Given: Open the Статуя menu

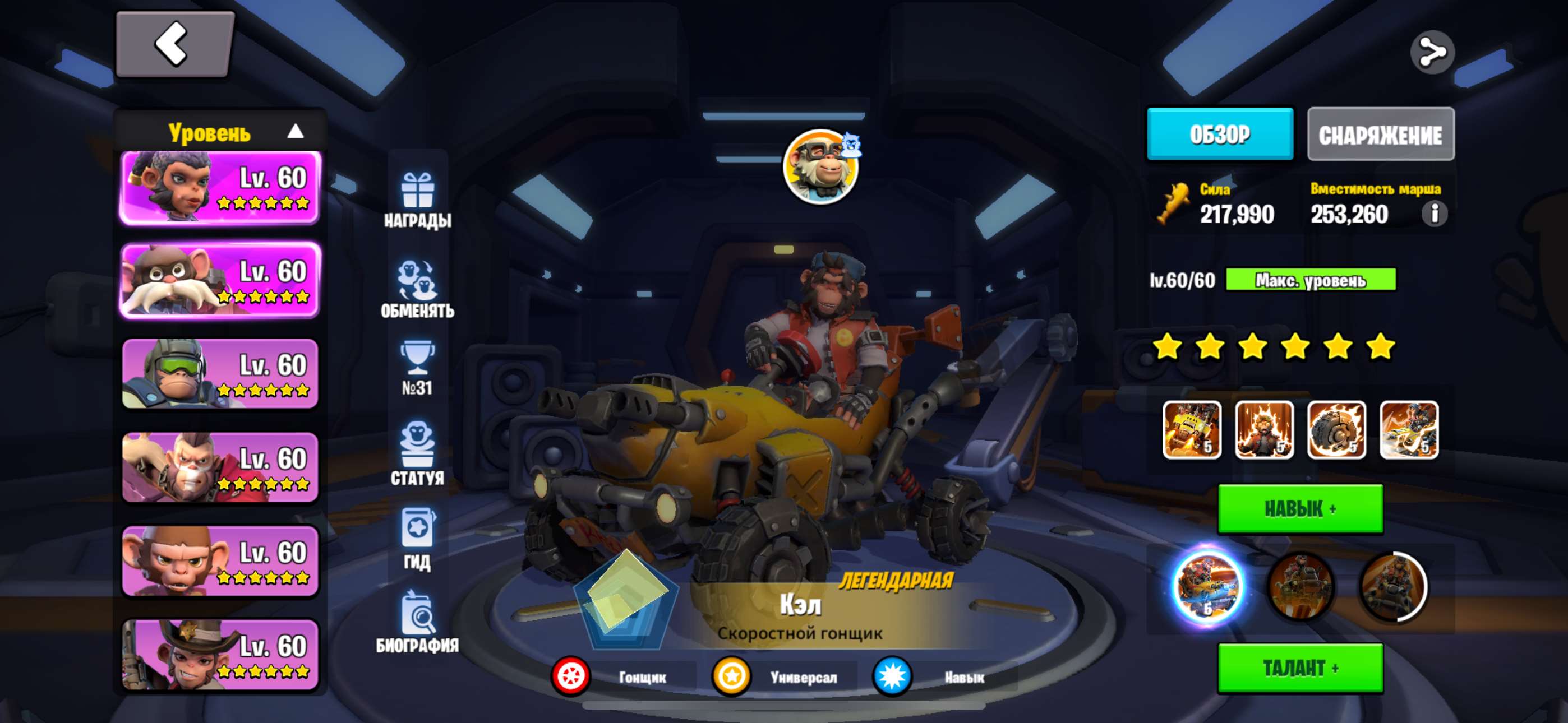Looking at the screenshot, I should coord(418,453).
